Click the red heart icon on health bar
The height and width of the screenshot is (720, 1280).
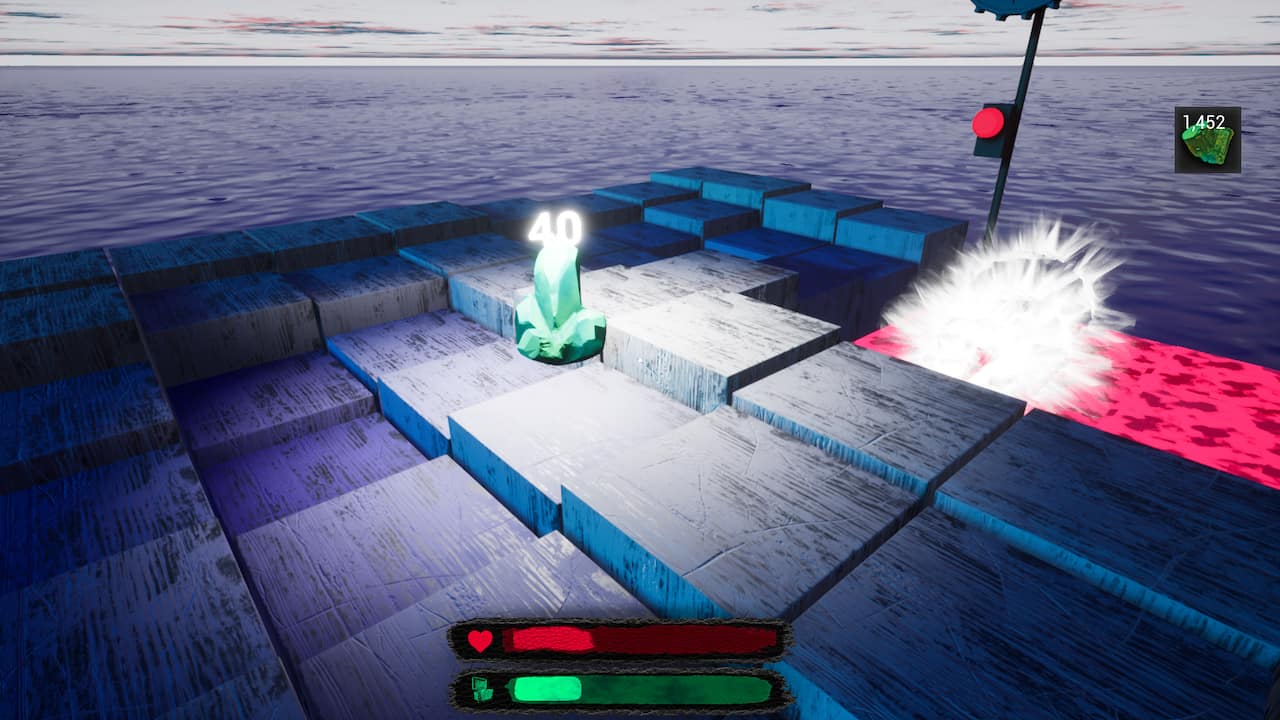(x=478, y=640)
